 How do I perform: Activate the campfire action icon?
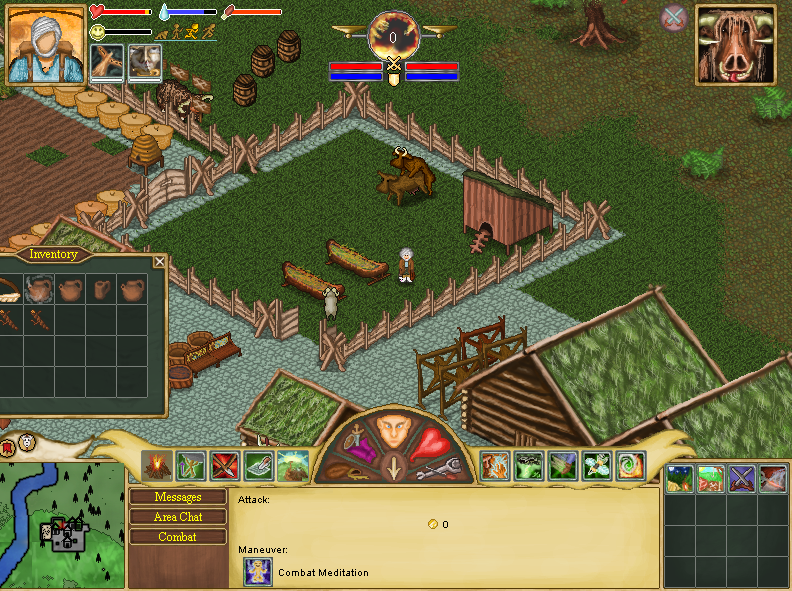[157, 465]
